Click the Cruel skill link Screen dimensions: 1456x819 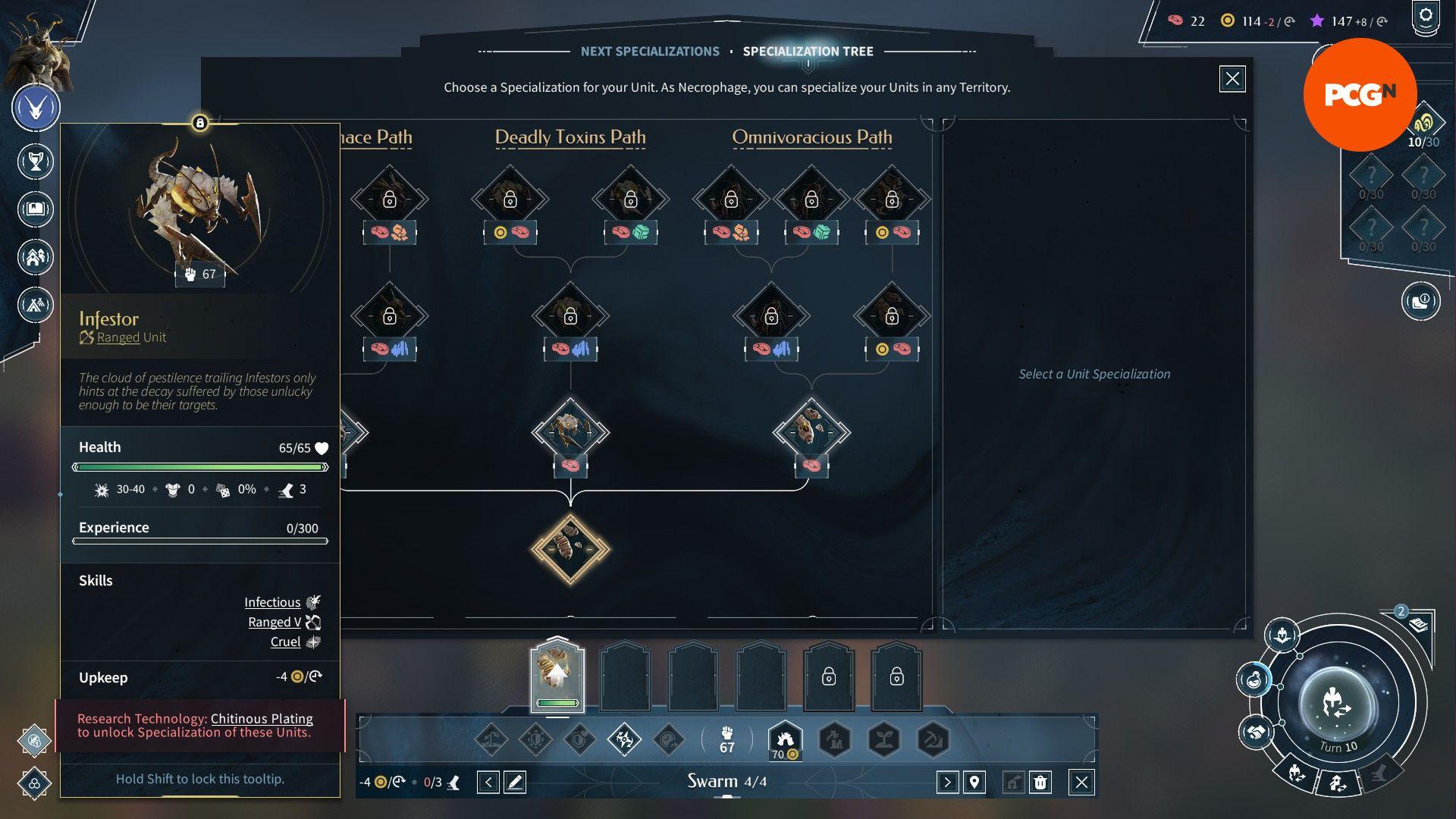tap(285, 642)
